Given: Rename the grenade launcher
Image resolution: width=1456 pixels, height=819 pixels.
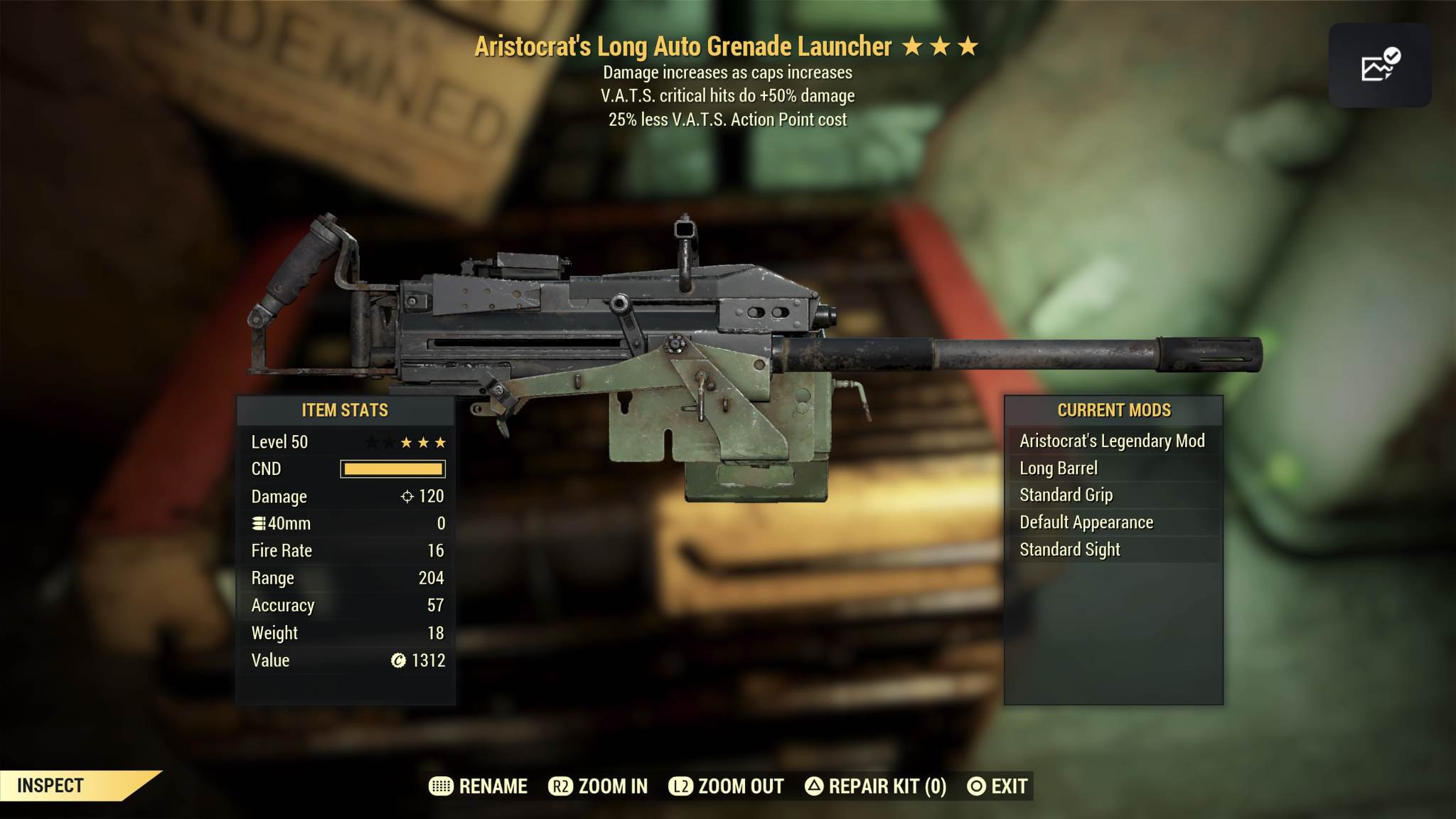Looking at the screenshot, I should click(478, 786).
